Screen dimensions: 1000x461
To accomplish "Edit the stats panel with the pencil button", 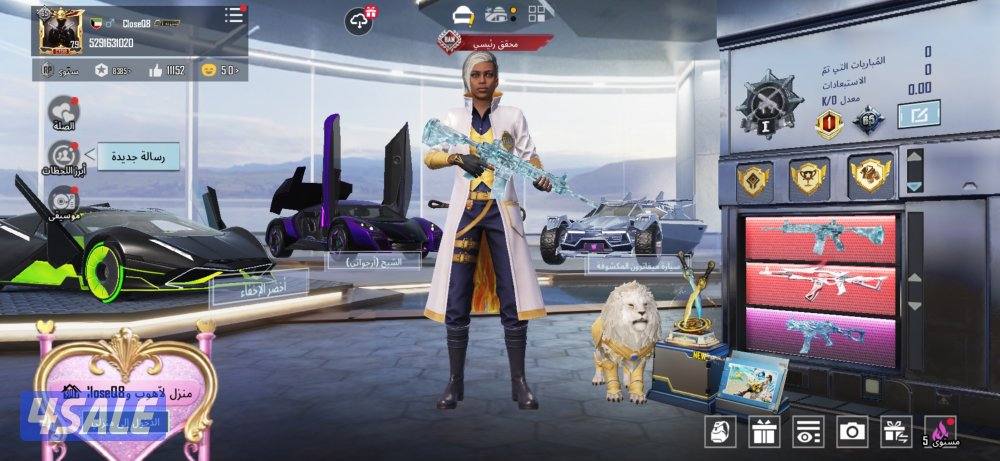I will pos(918,116).
